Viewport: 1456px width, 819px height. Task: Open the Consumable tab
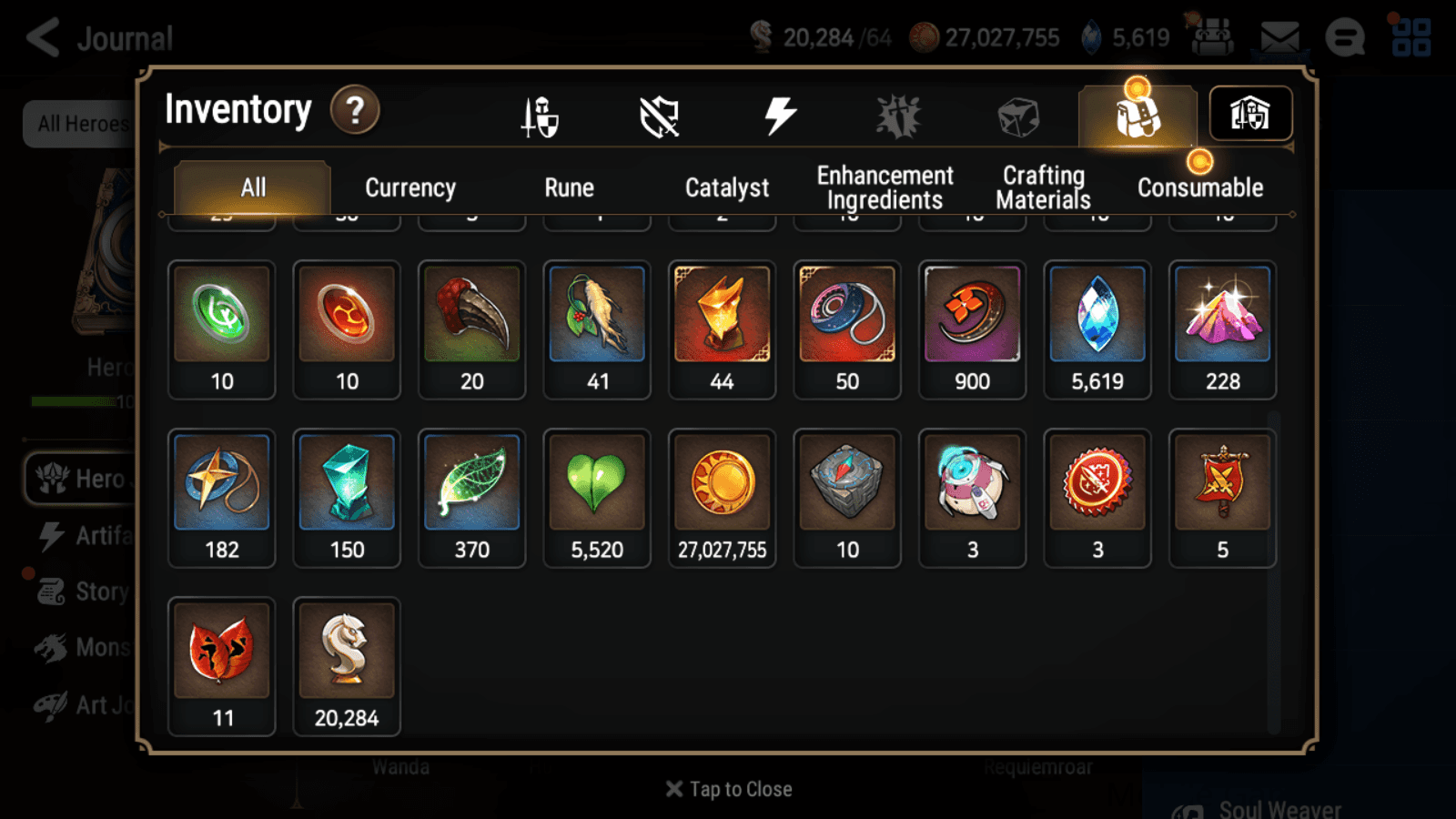[x=1199, y=188]
